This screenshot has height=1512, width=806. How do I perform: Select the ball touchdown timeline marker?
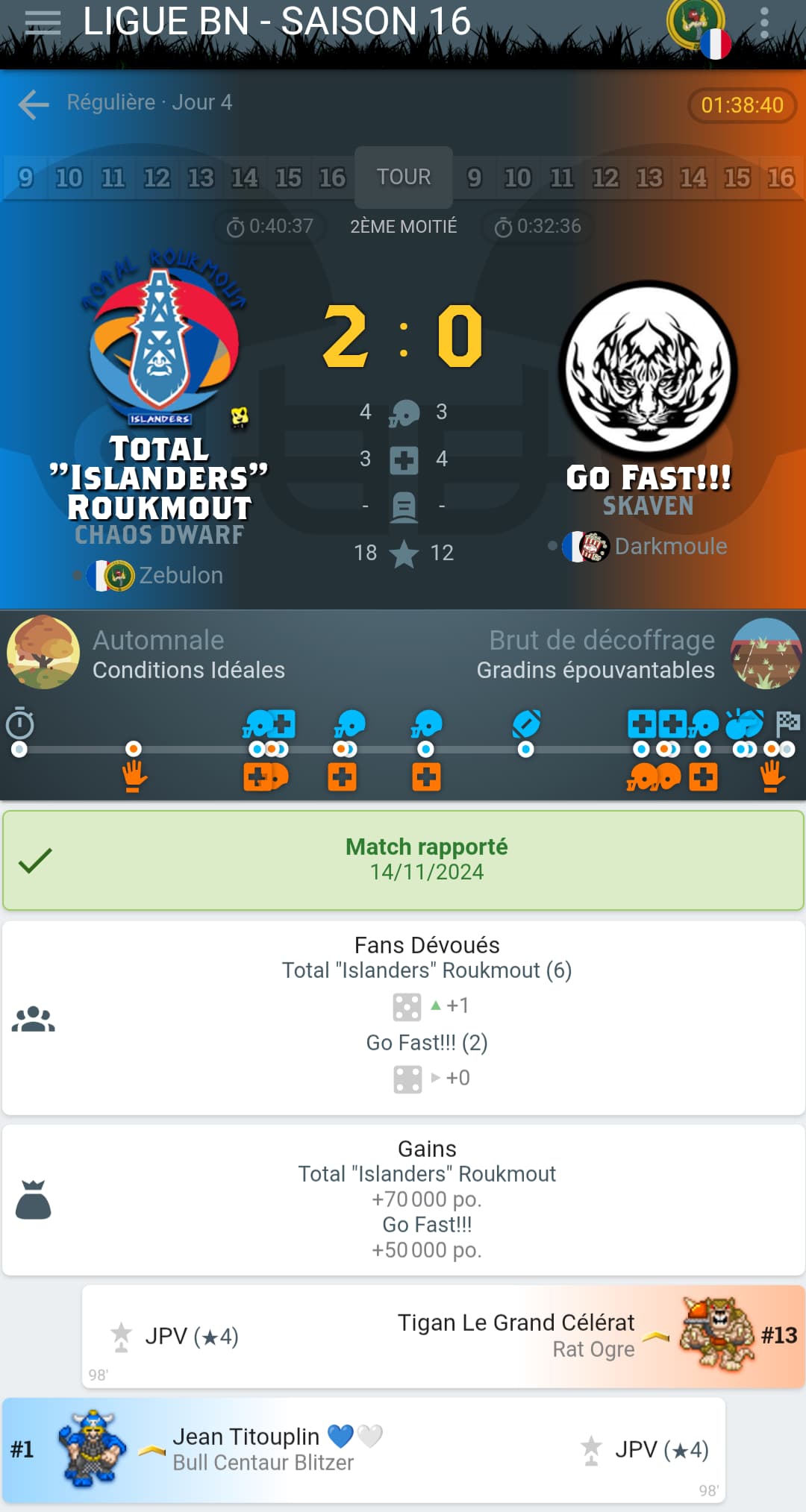pos(526,724)
